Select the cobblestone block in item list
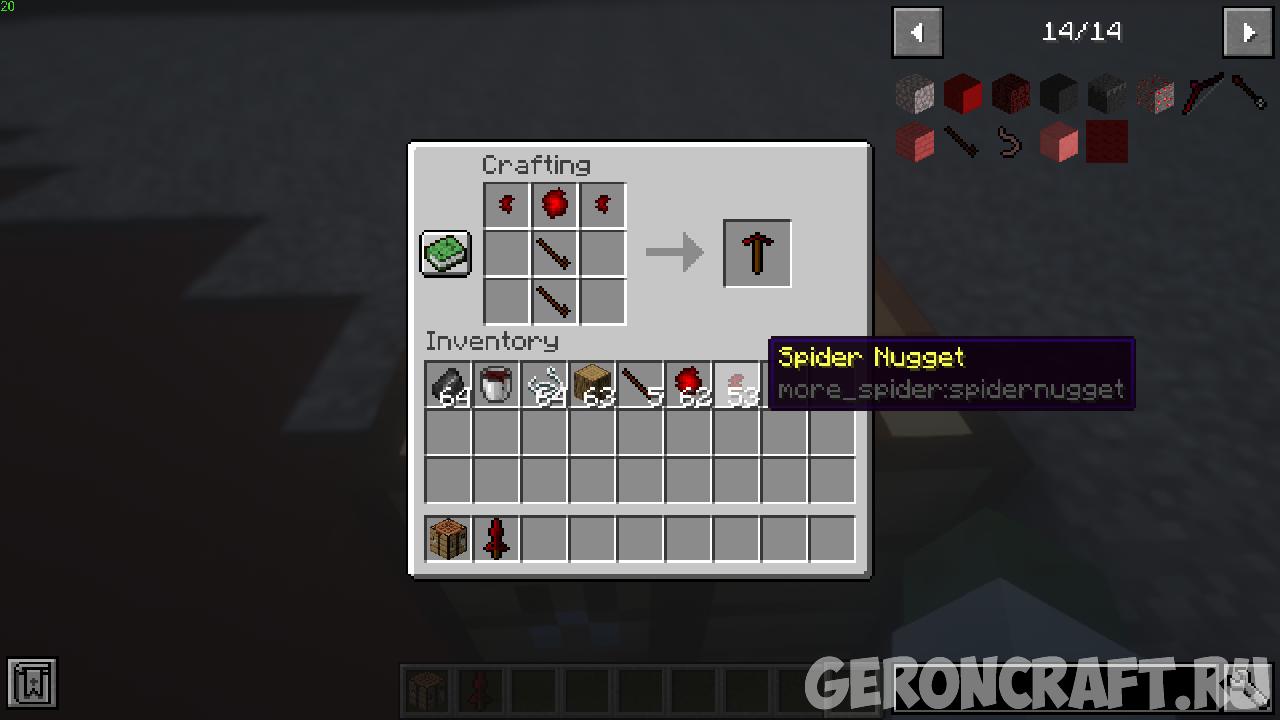 point(915,94)
